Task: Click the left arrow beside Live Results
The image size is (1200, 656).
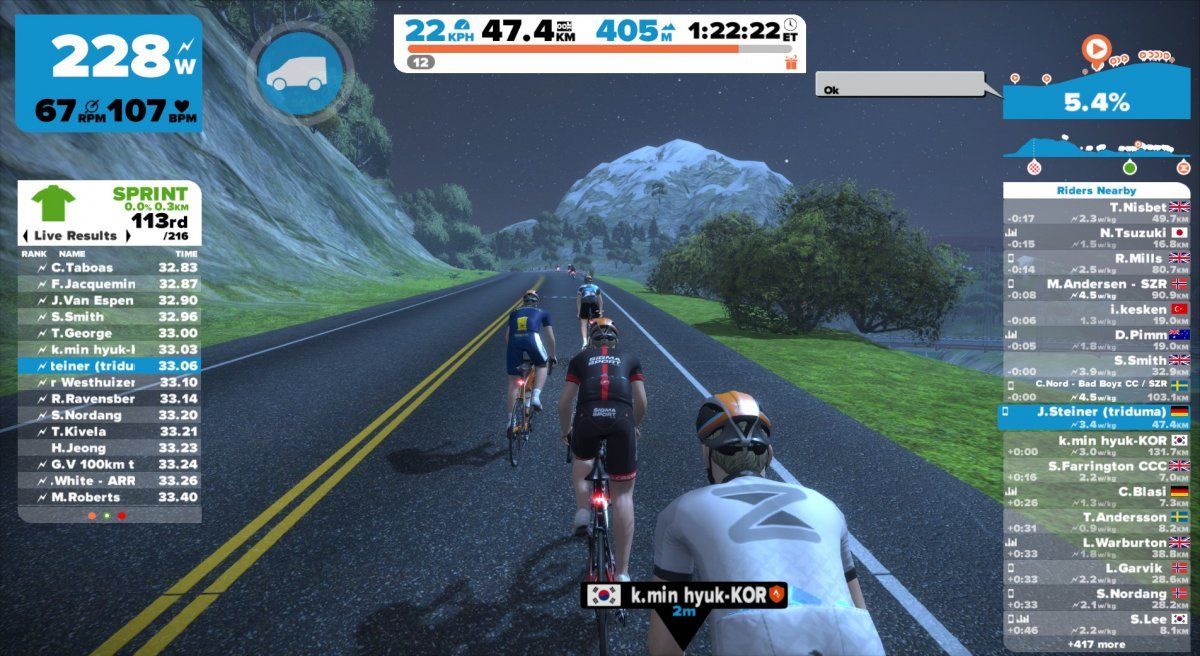Action: click(25, 236)
